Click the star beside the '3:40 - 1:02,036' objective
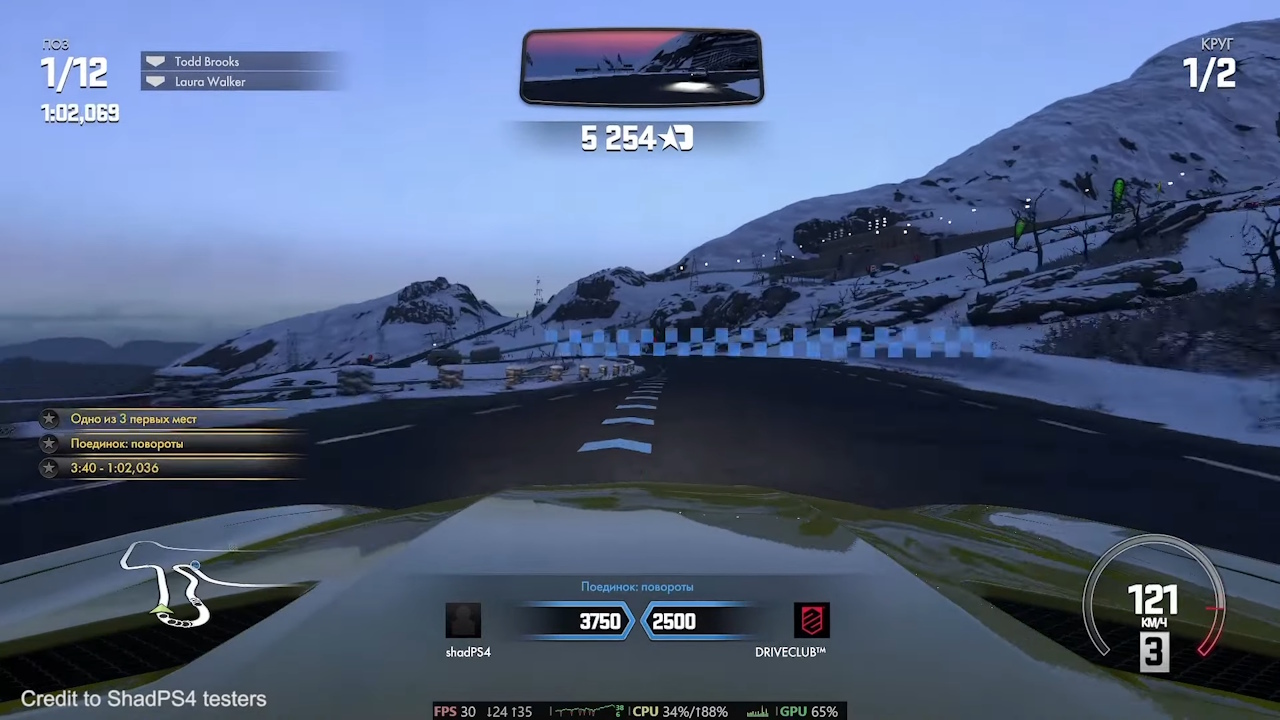Viewport: 1280px width, 720px height. point(49,467)
